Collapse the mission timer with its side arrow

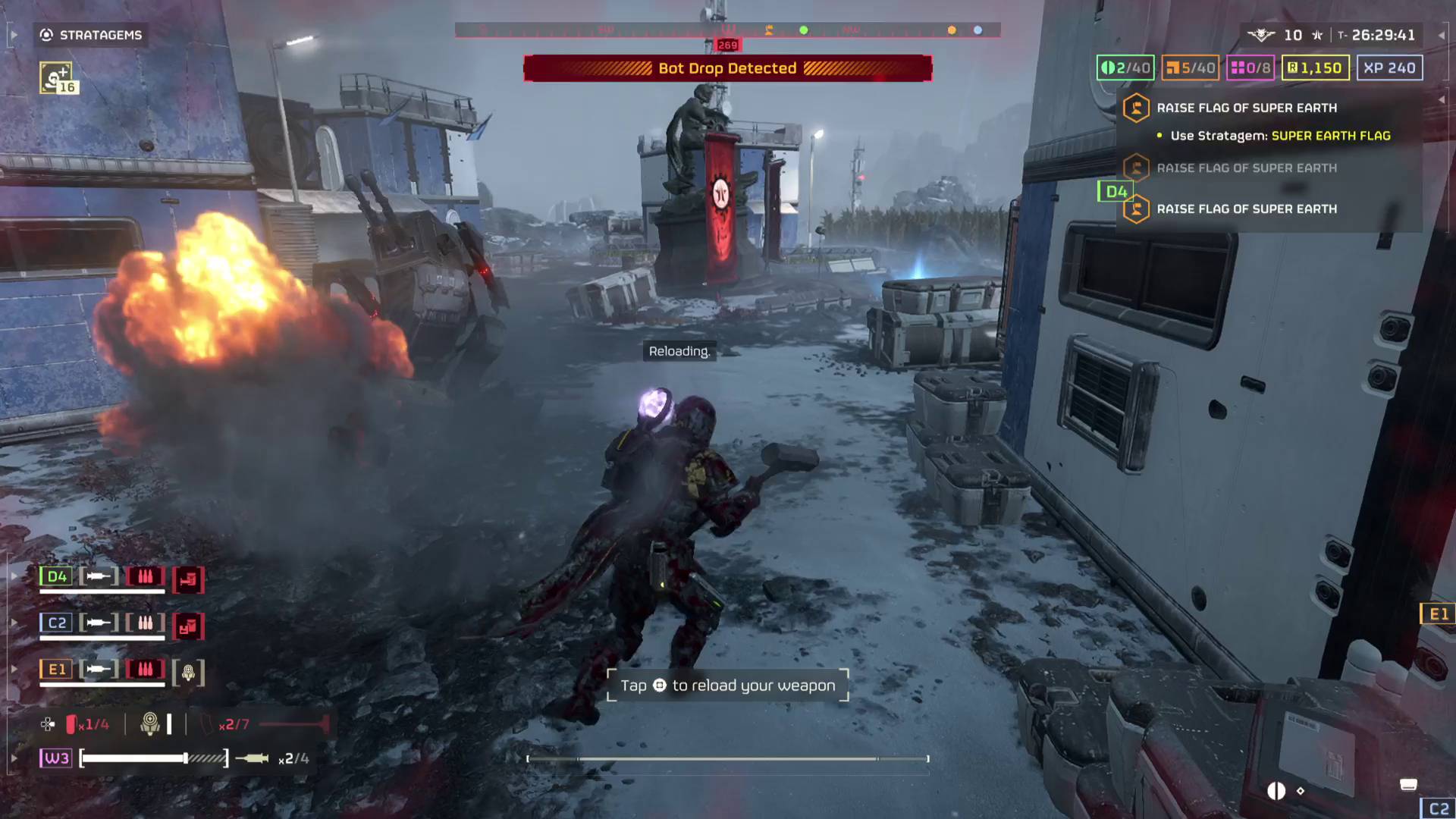(1441, 34)
